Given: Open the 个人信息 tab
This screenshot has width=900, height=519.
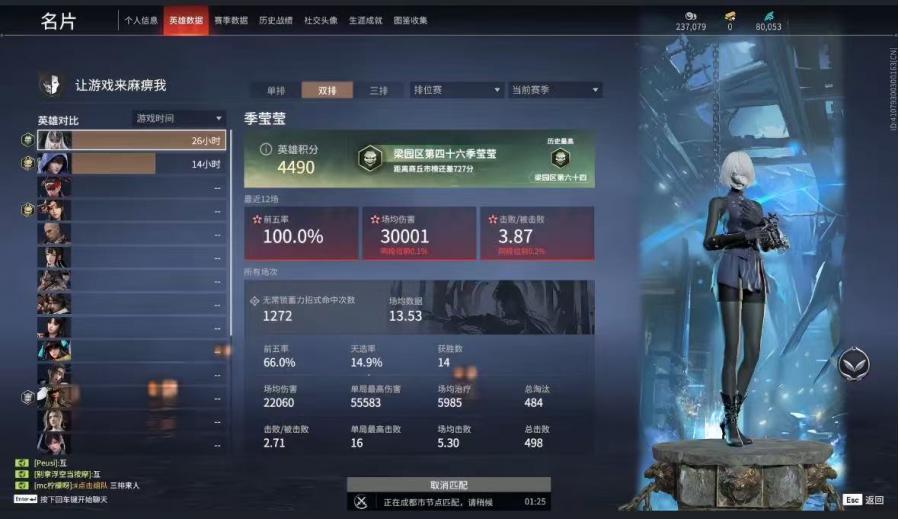Looking at the screenshot, I should tap(141, 20).
